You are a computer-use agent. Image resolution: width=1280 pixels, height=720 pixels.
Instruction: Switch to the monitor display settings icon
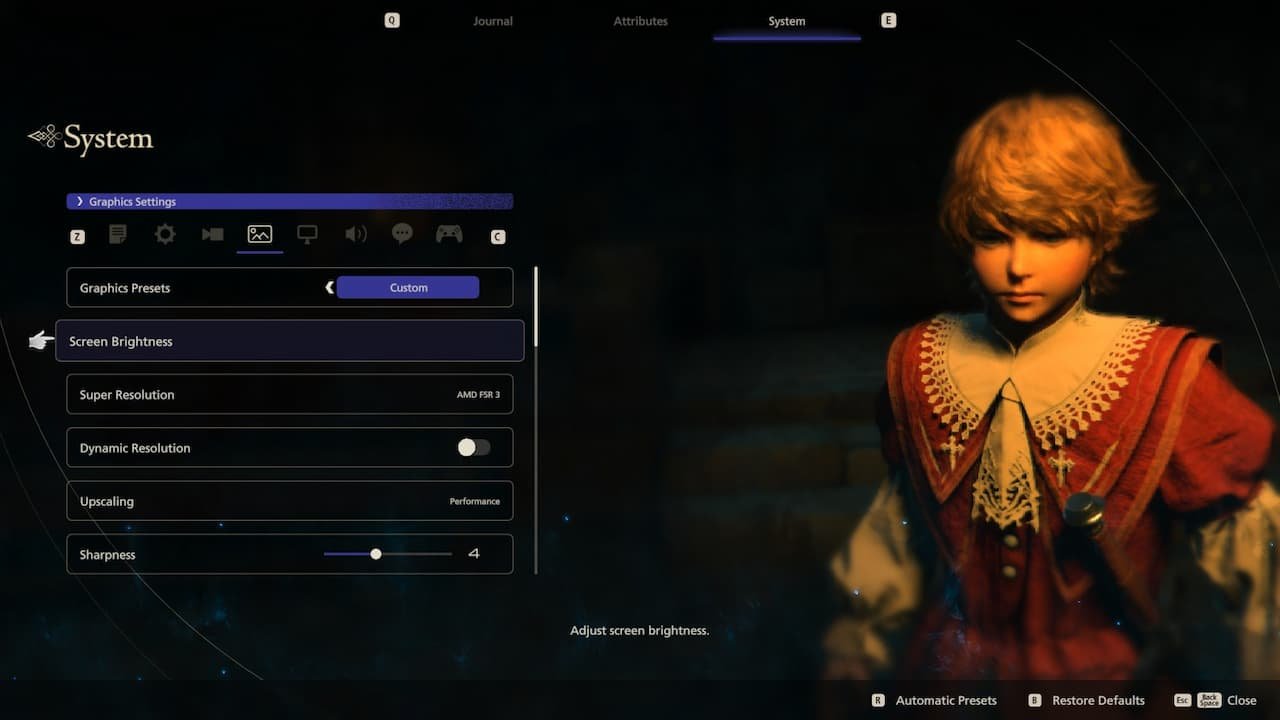click(307, 234)
